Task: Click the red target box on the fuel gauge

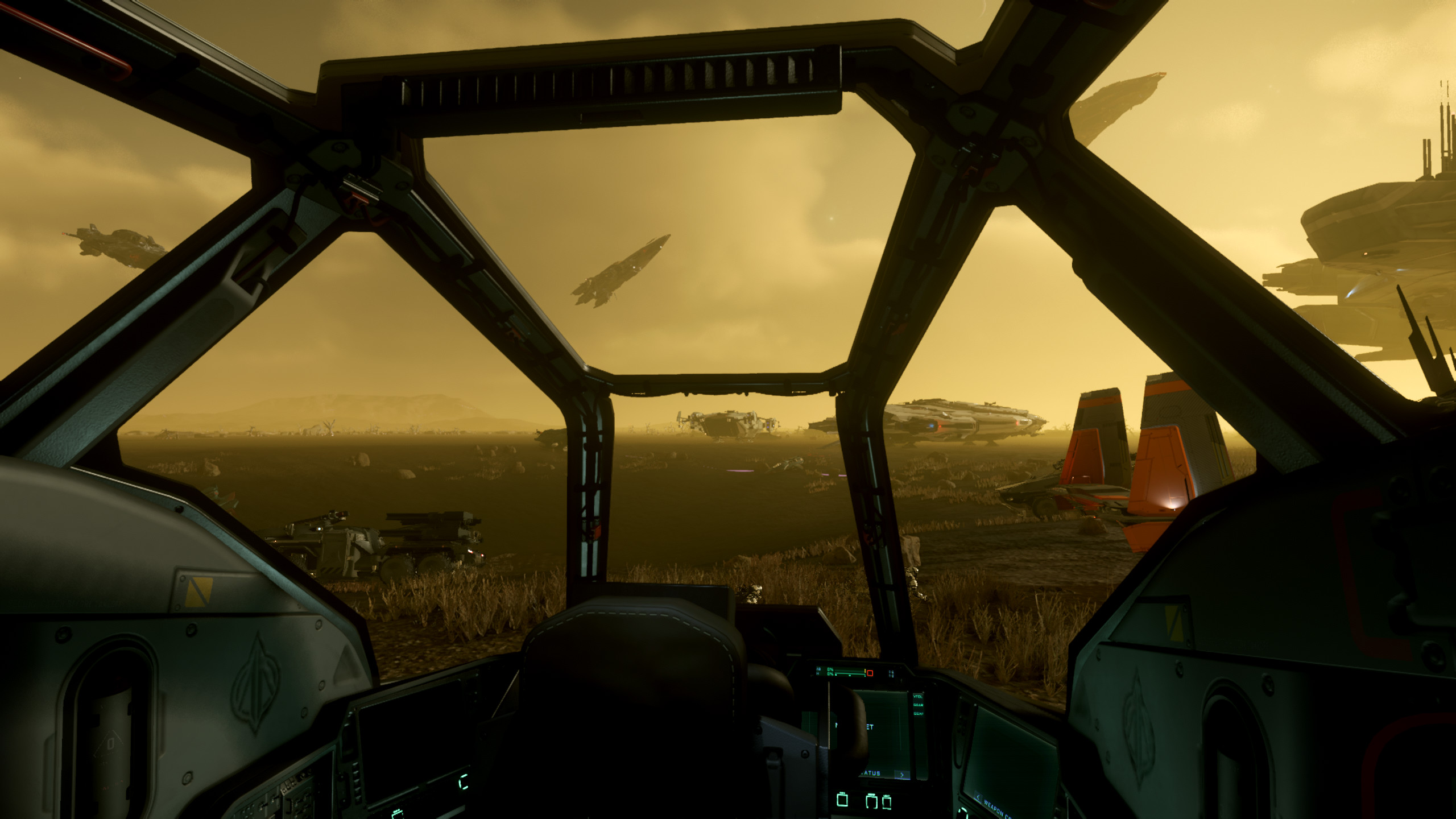Action: (x=870, y=673)
